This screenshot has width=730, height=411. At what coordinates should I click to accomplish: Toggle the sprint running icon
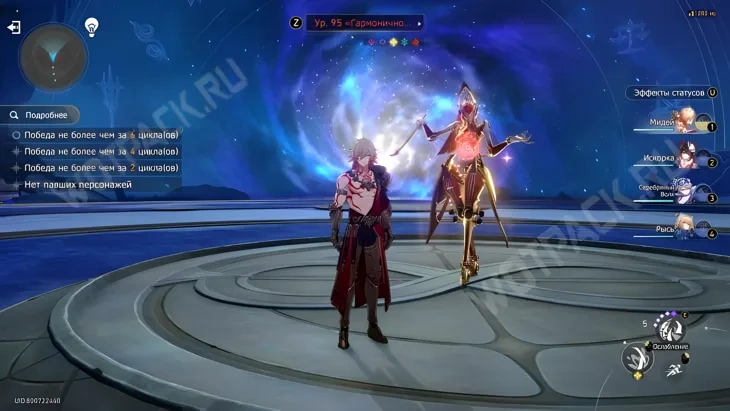click(674, 369)
